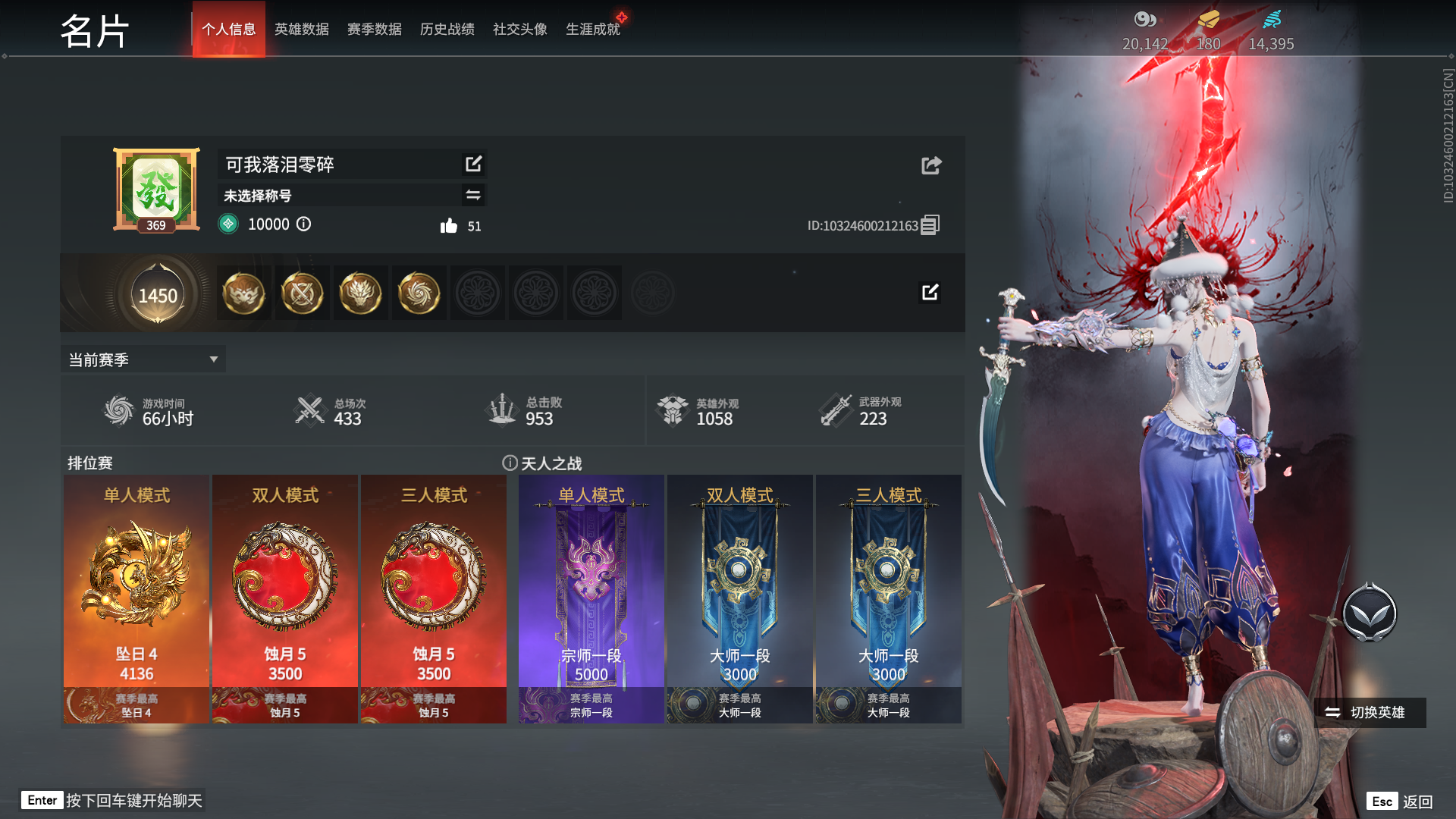Click 切换英雄 to switch hero
This screenshot has width=1456, height=819.
pos(1369,713)
